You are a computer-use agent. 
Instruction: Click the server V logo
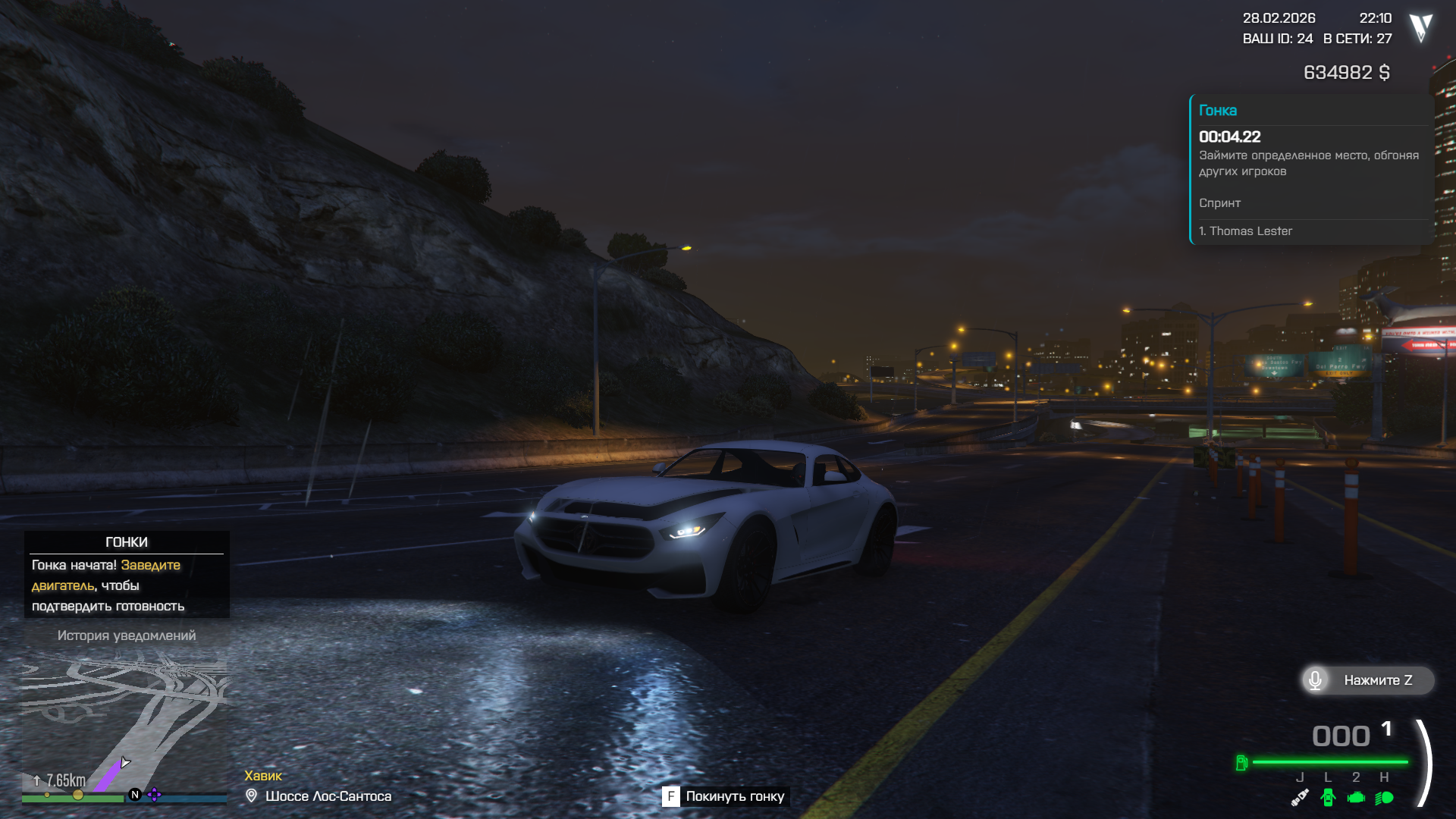[x=1420, y=28]
